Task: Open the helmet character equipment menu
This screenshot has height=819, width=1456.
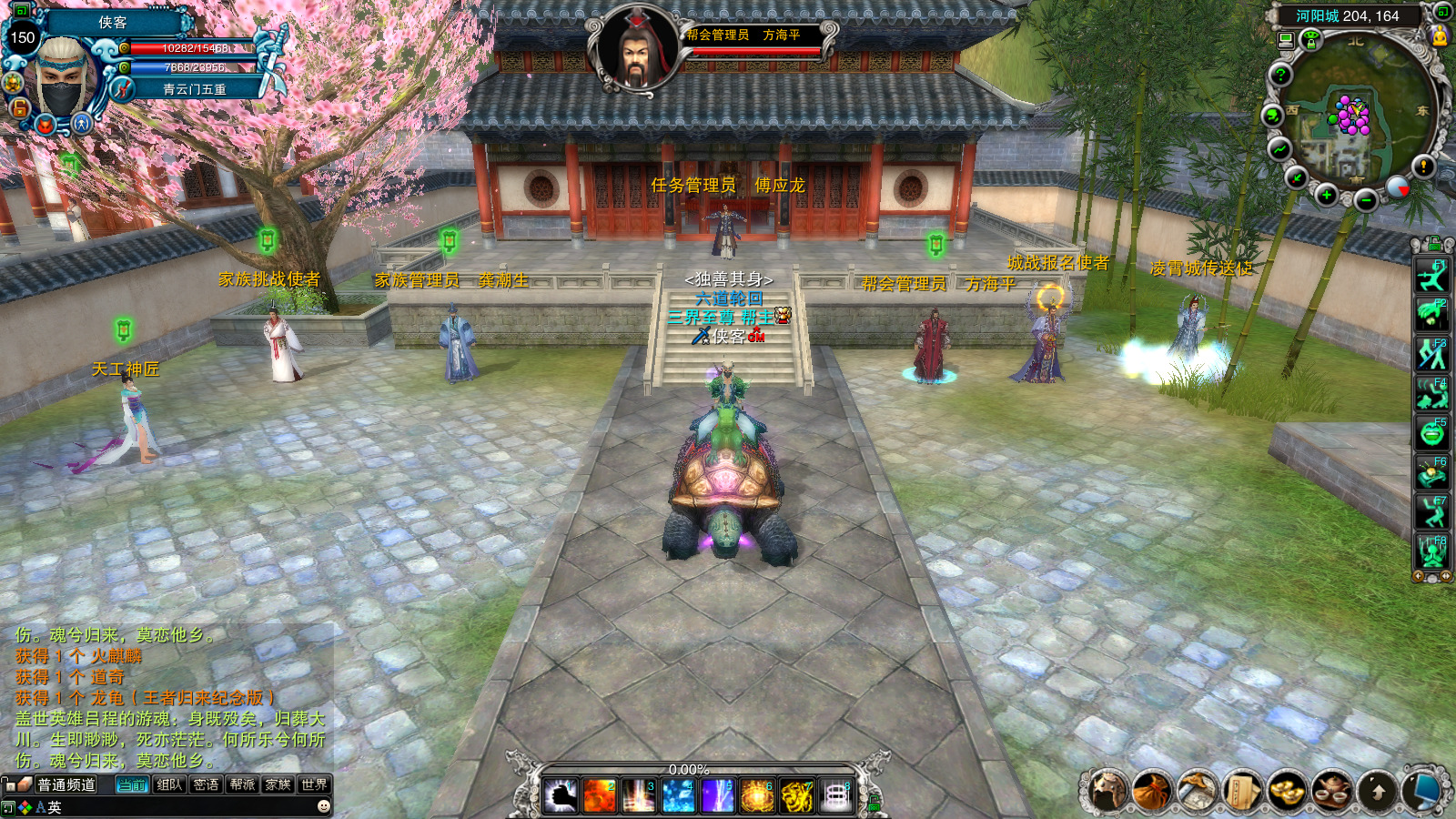Action: 1108,791
